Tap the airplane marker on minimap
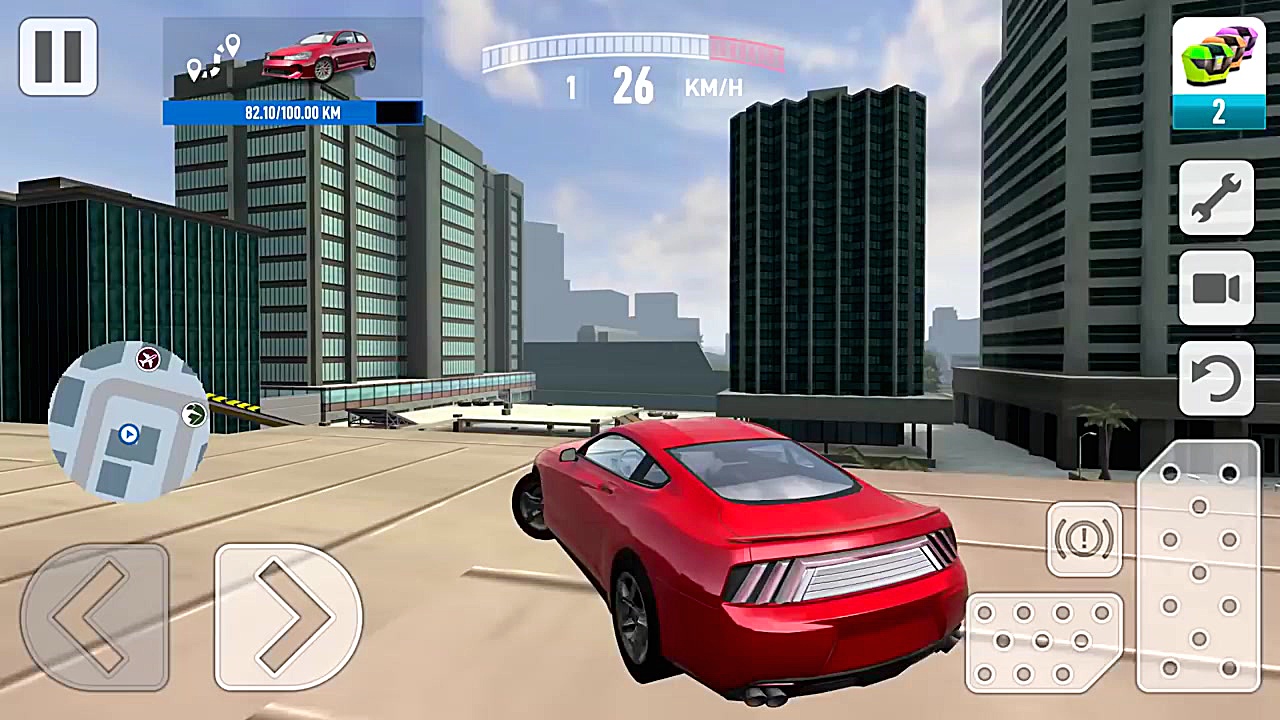The width and height of the screenshot is (1280, 720). click(148, 360)
